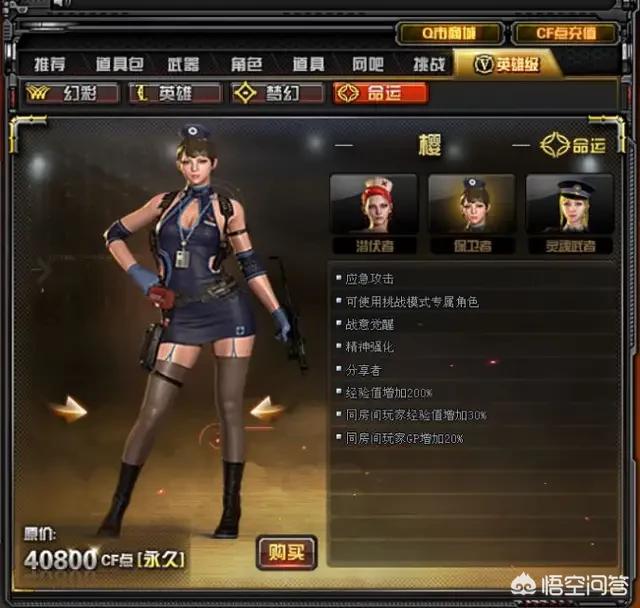640x608 pixels.
Task: Select the 命运 sub-category
Action: (381, 93)
